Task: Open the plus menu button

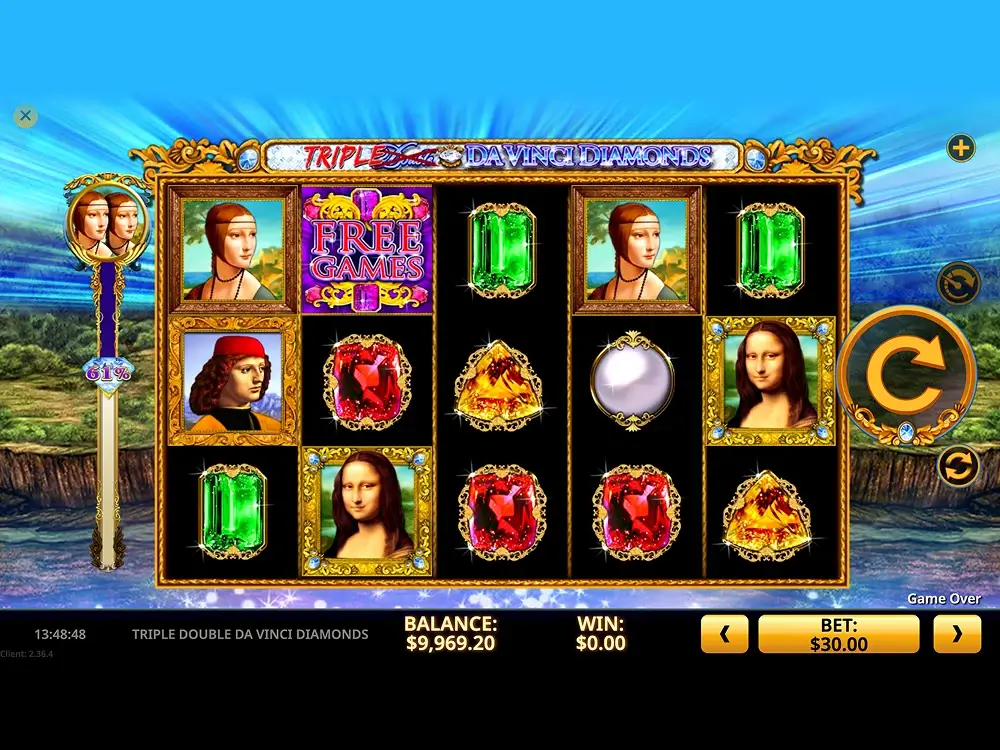Action: point(960,149)
